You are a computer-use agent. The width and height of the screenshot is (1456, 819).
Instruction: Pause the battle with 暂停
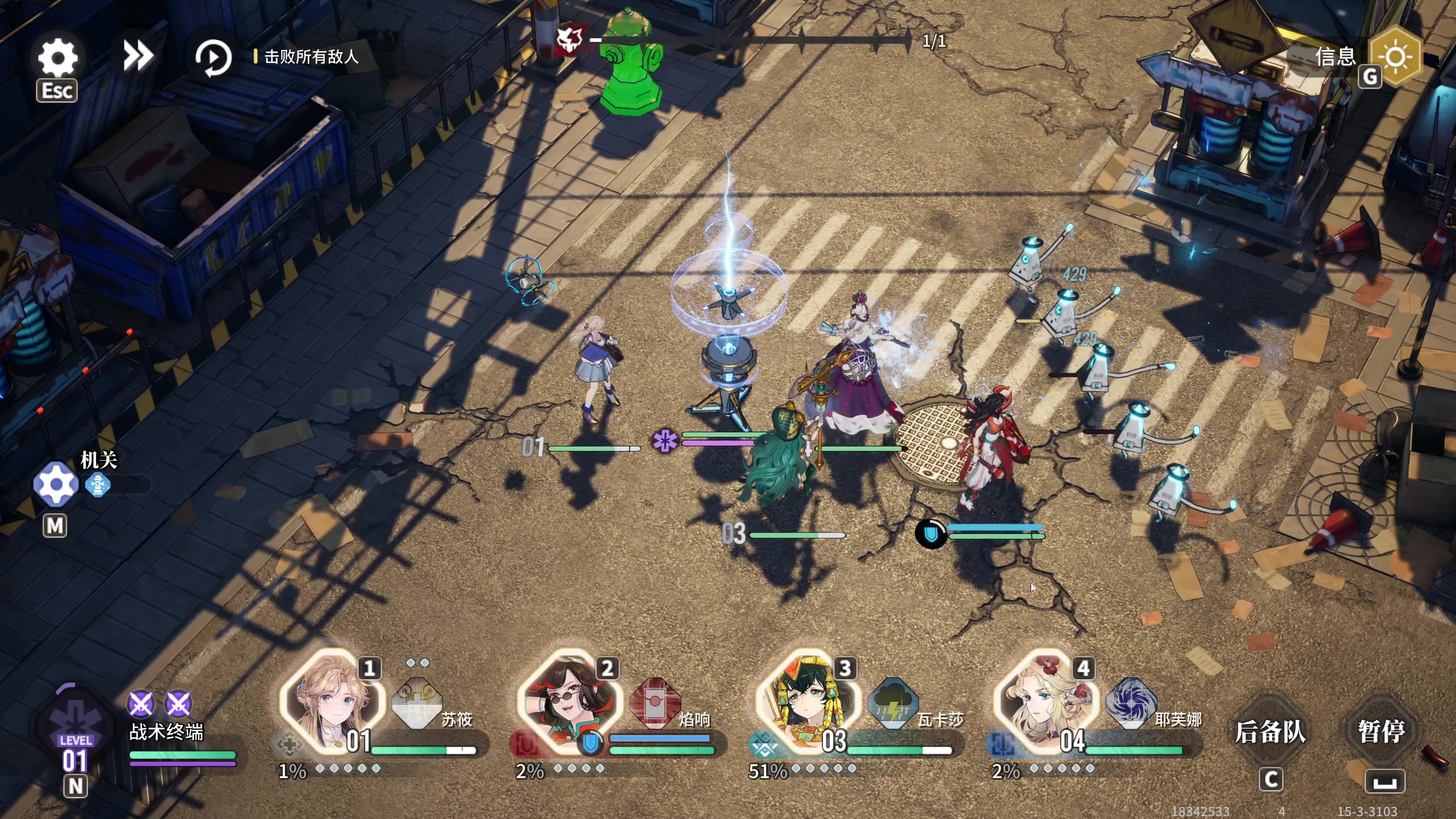pos(1381,732)
